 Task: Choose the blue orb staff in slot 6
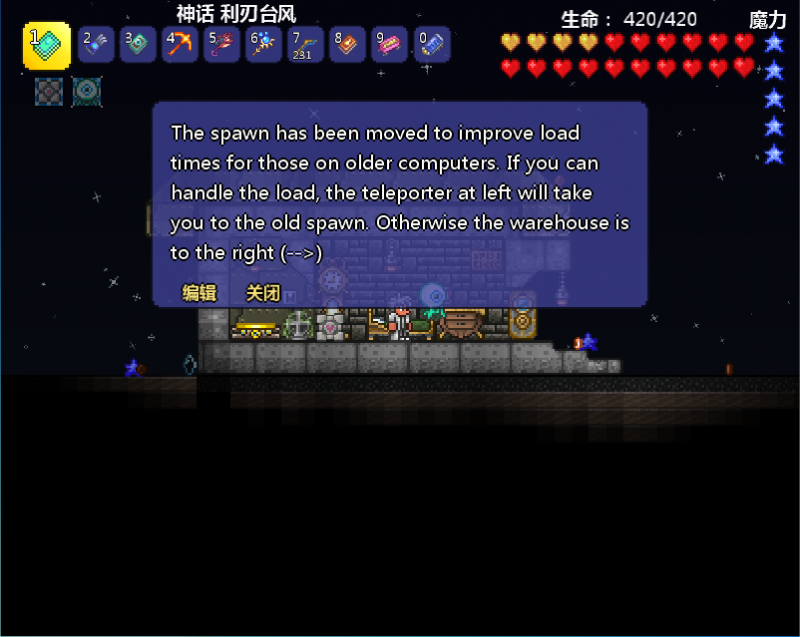point(264,45)
